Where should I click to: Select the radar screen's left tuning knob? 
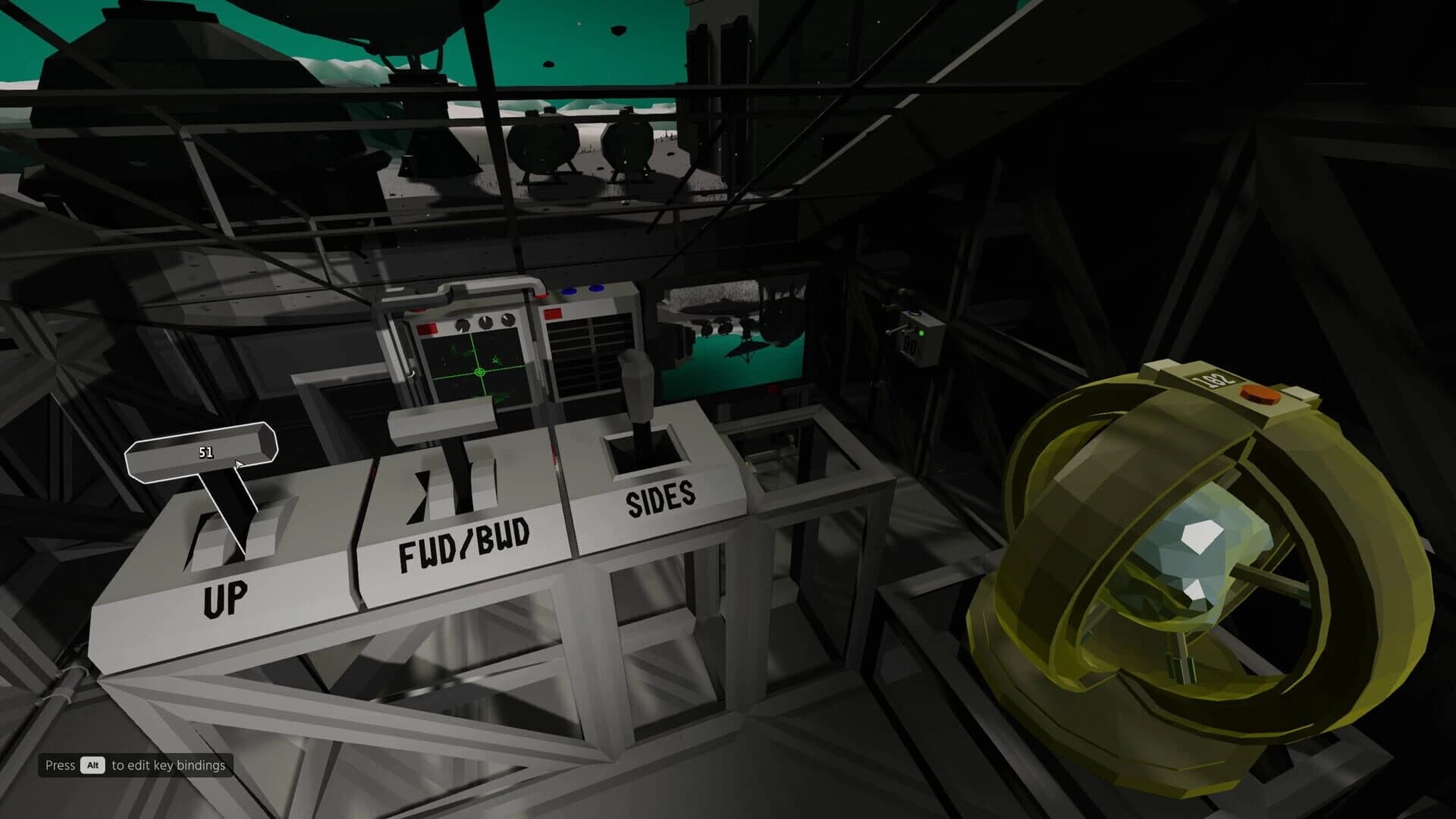[x=463, y=324]
